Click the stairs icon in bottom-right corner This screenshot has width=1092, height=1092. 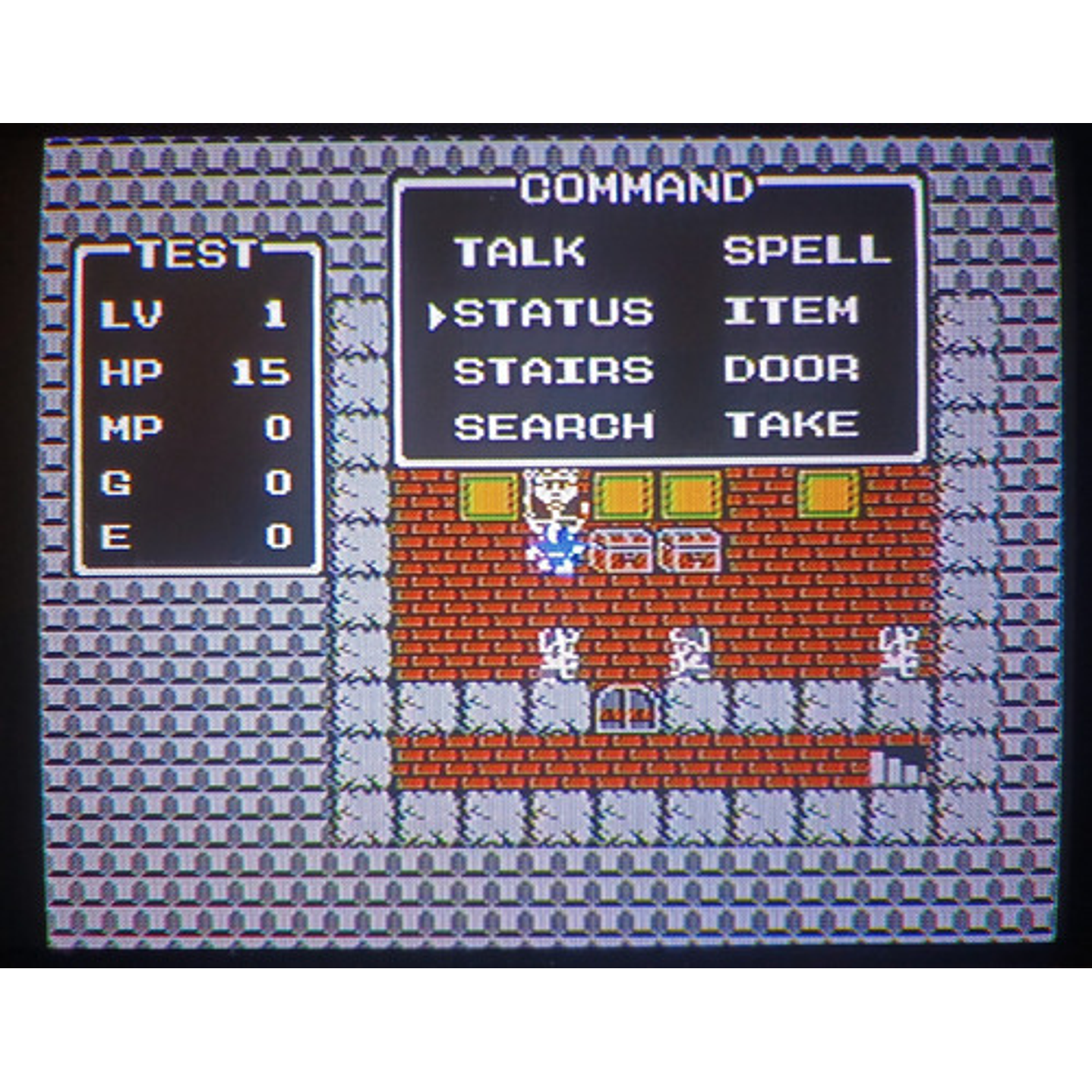point(896,767)
